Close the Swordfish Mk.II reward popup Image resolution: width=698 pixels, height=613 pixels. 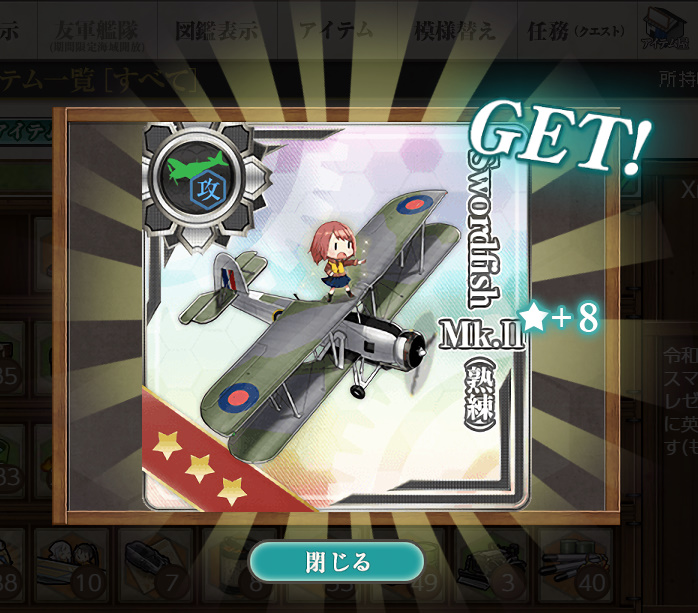(x=337, y=562)
